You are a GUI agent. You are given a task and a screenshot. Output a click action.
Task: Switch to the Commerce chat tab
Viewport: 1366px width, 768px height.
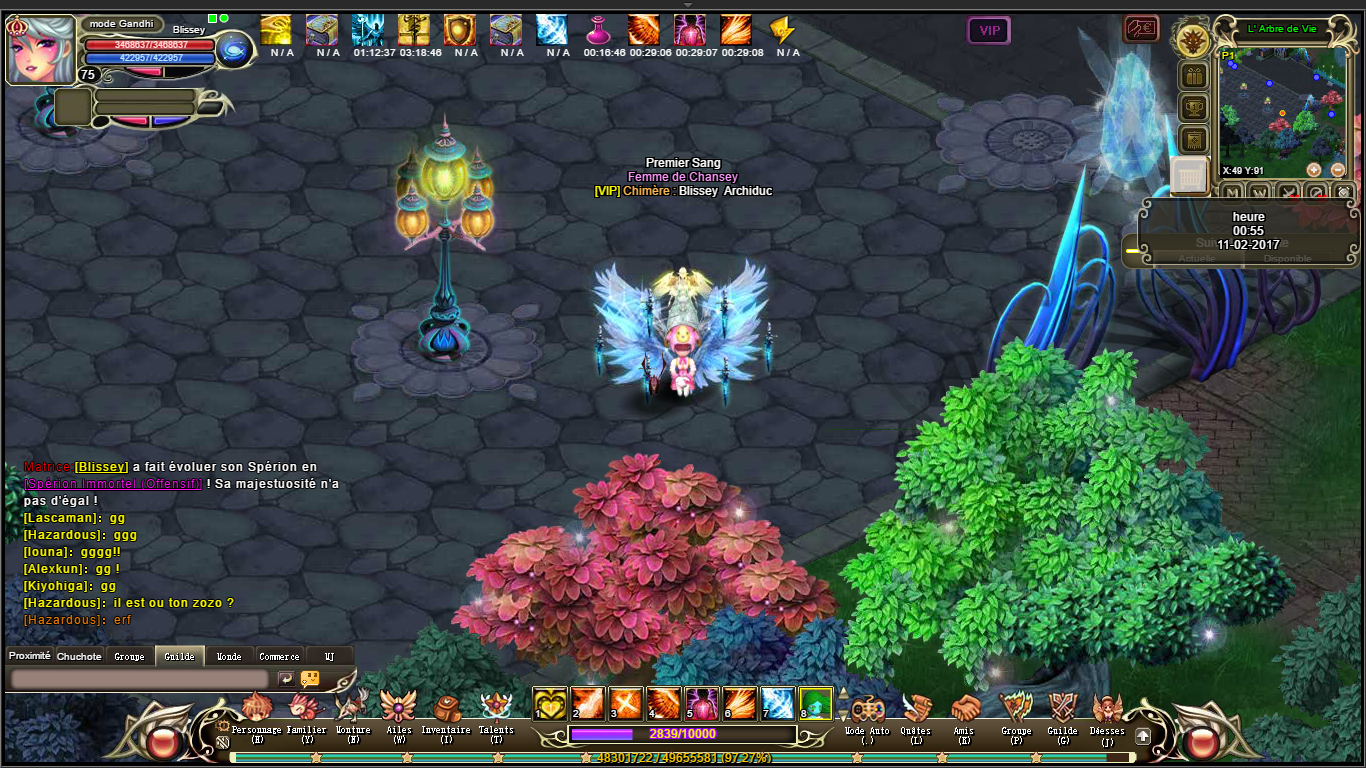pos(281,657)
